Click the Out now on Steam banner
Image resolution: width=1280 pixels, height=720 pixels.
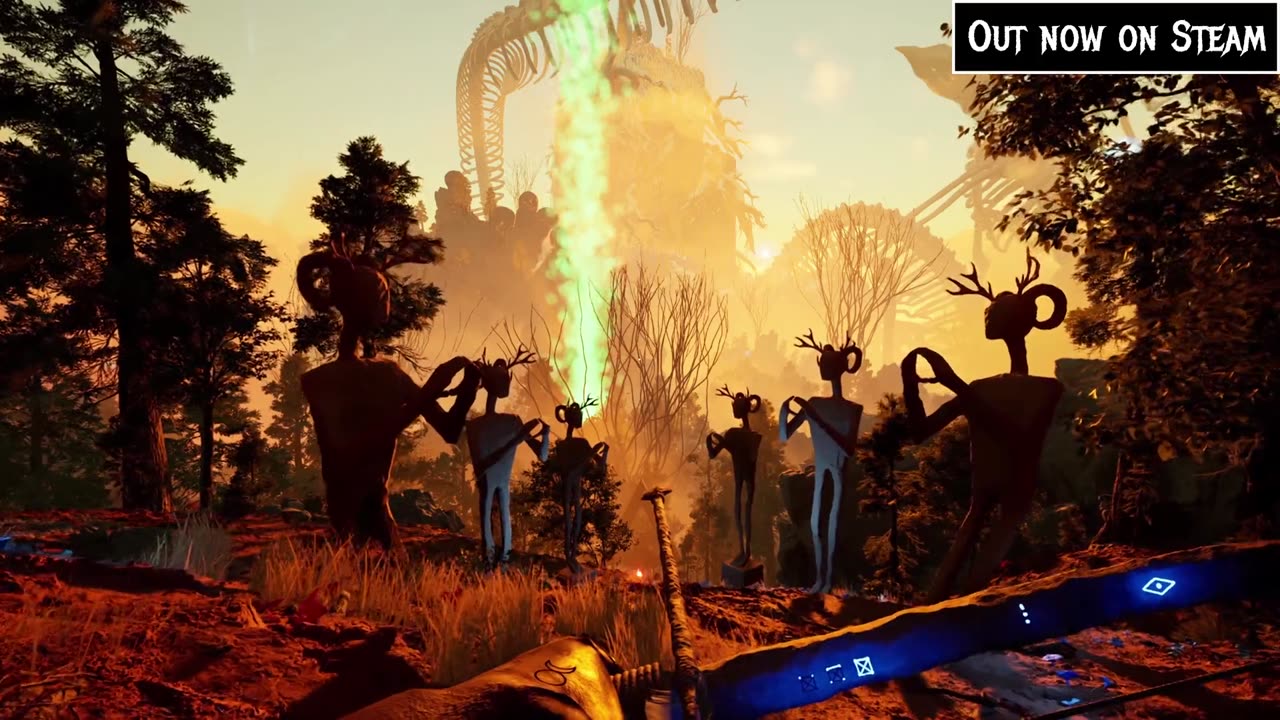click(1116, 38)
